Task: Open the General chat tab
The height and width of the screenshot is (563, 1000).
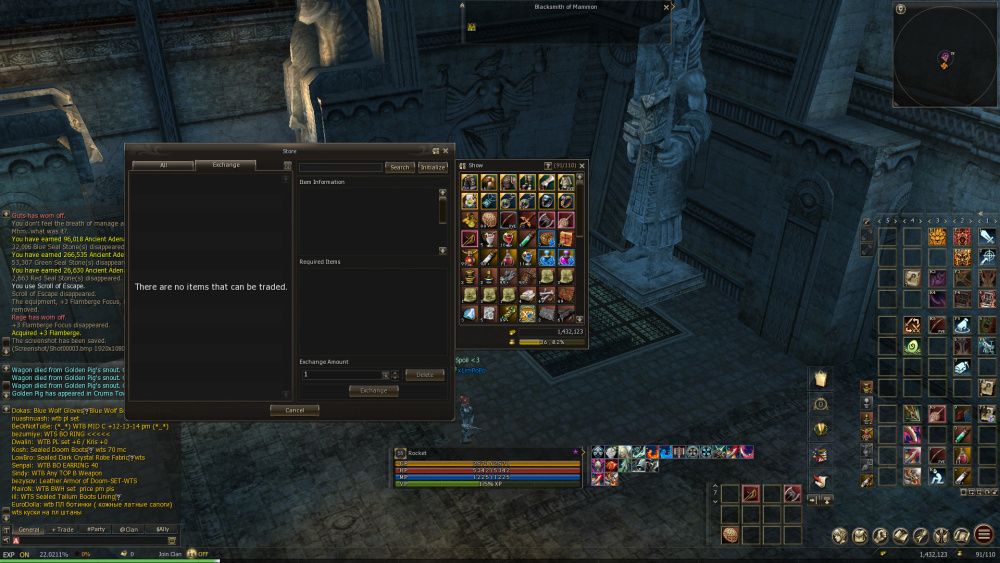Action: [x=28, y=529]
